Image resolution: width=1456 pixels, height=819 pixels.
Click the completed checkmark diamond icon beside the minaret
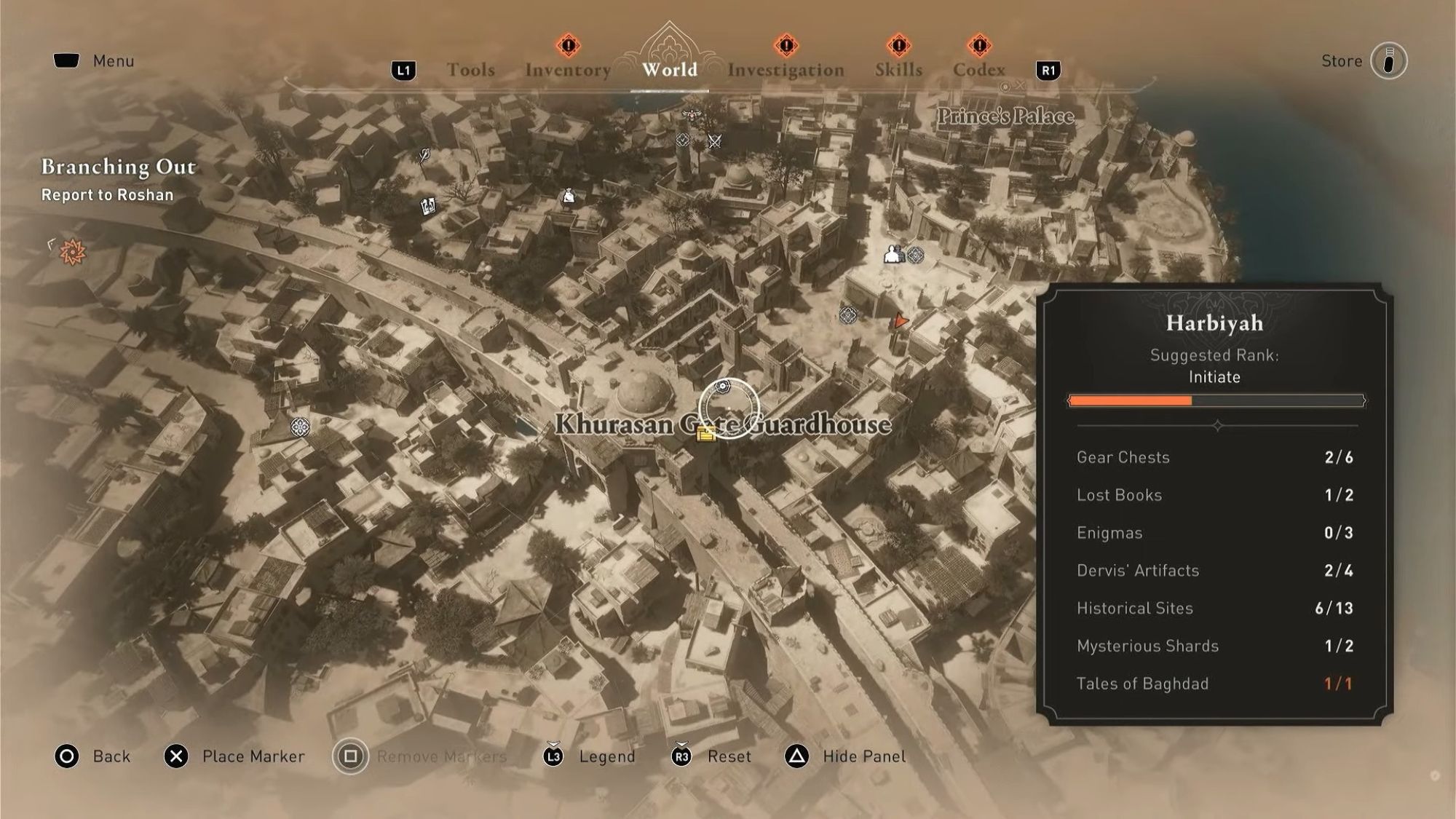[683, 139]
